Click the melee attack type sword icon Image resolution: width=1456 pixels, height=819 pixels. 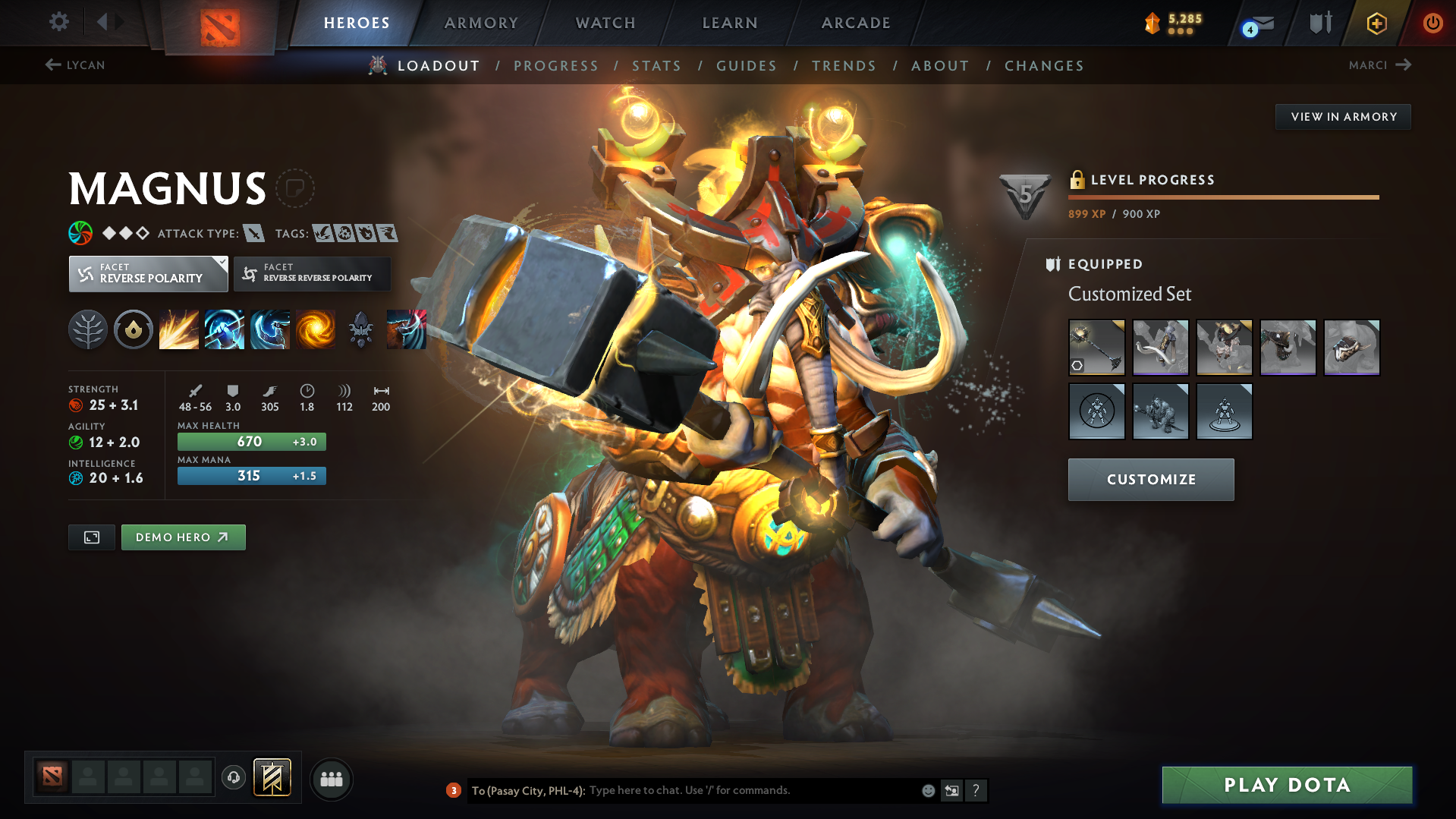pyautogui.click(x=256, y=233)
